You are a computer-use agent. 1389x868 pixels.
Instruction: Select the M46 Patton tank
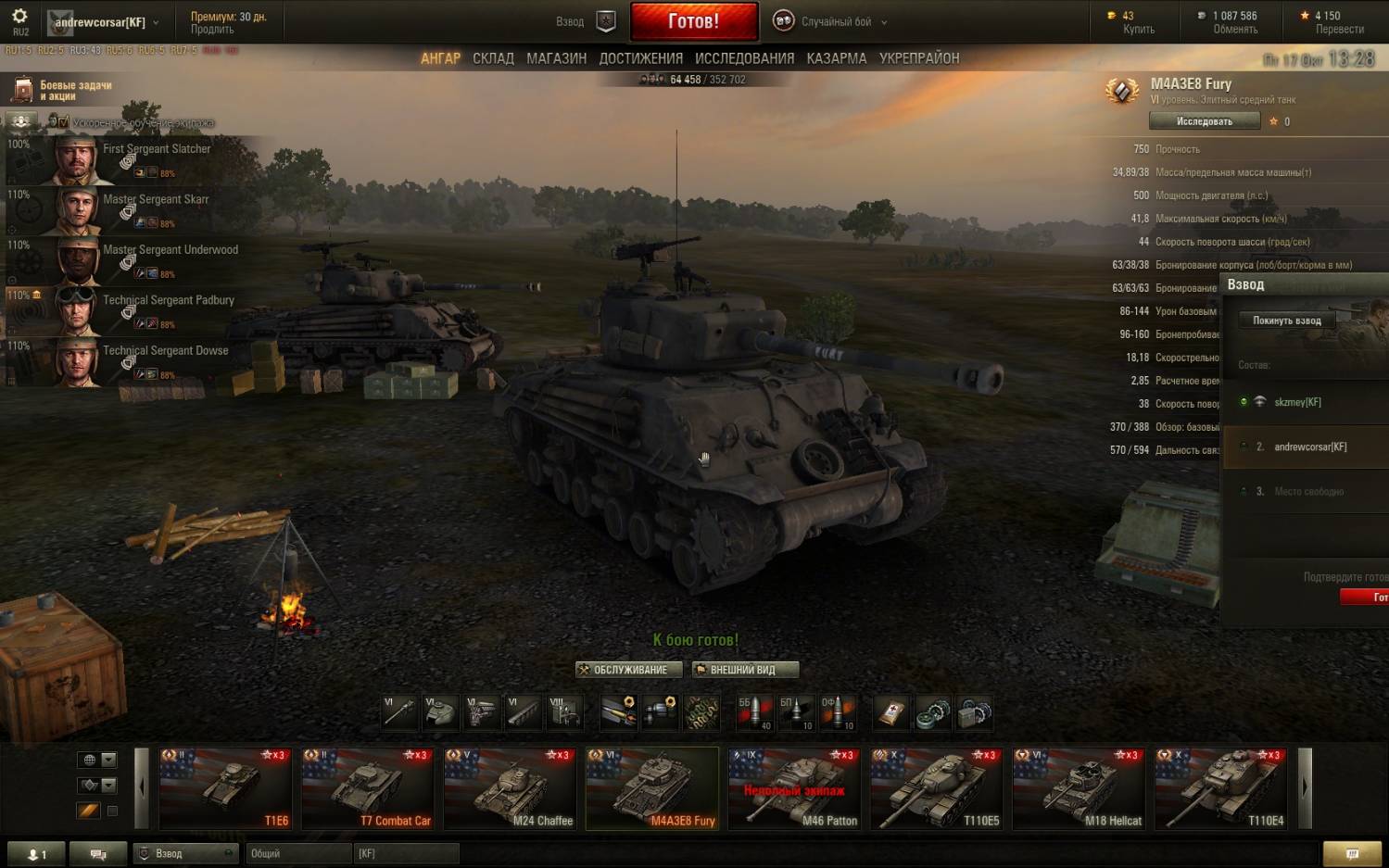(794, 788)
